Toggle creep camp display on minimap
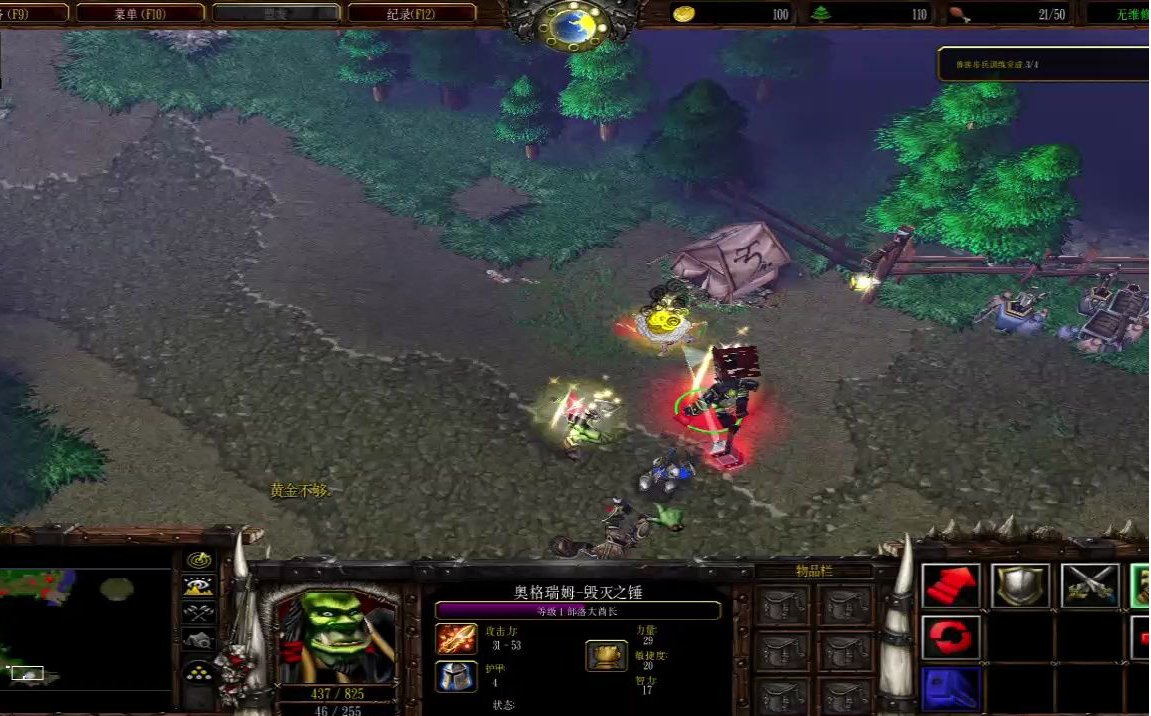This screenshot has width=1151, height=716. click(200, 640)
